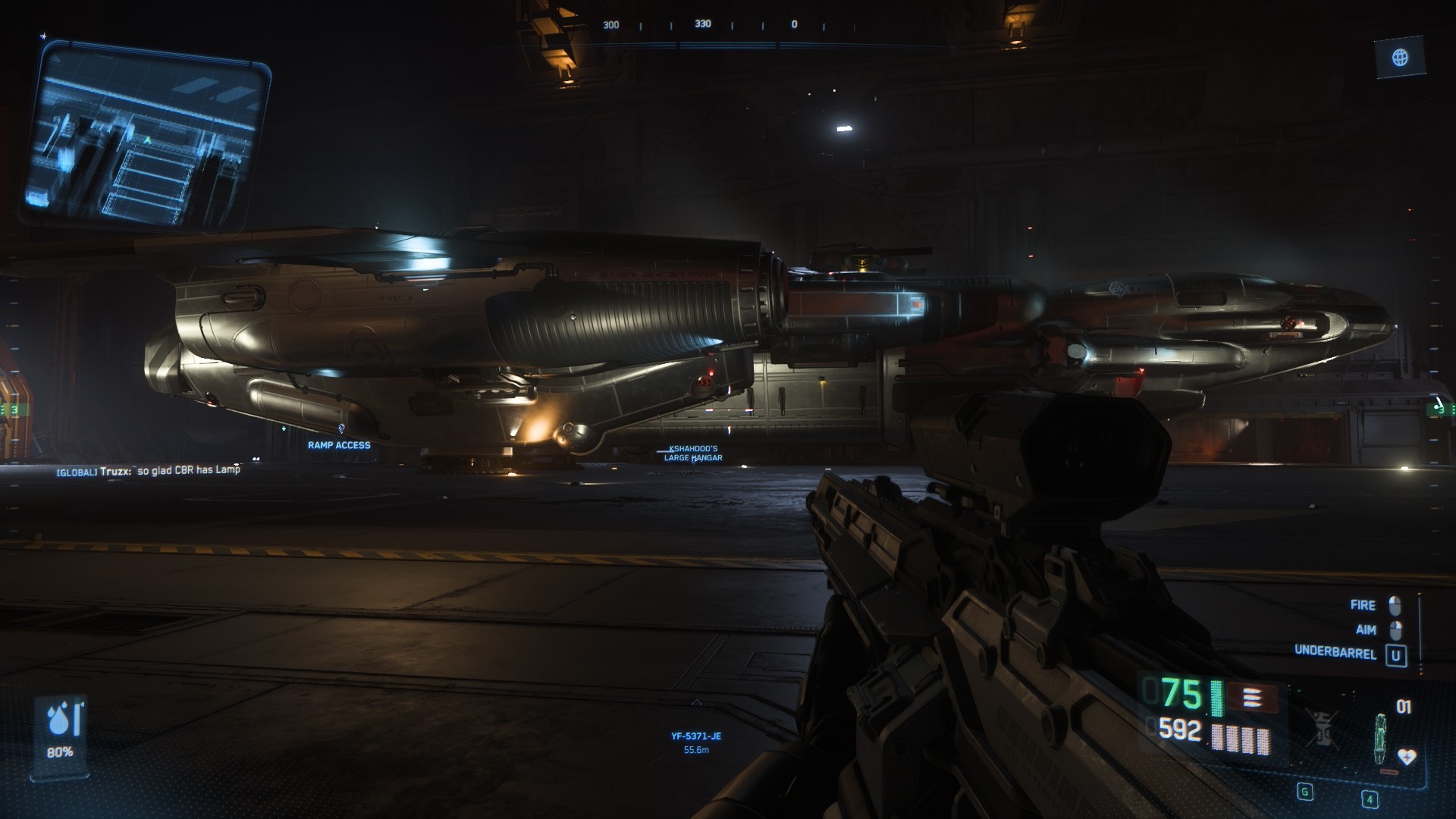Select the medpen heal item icon

click(x=1381, y=739)
